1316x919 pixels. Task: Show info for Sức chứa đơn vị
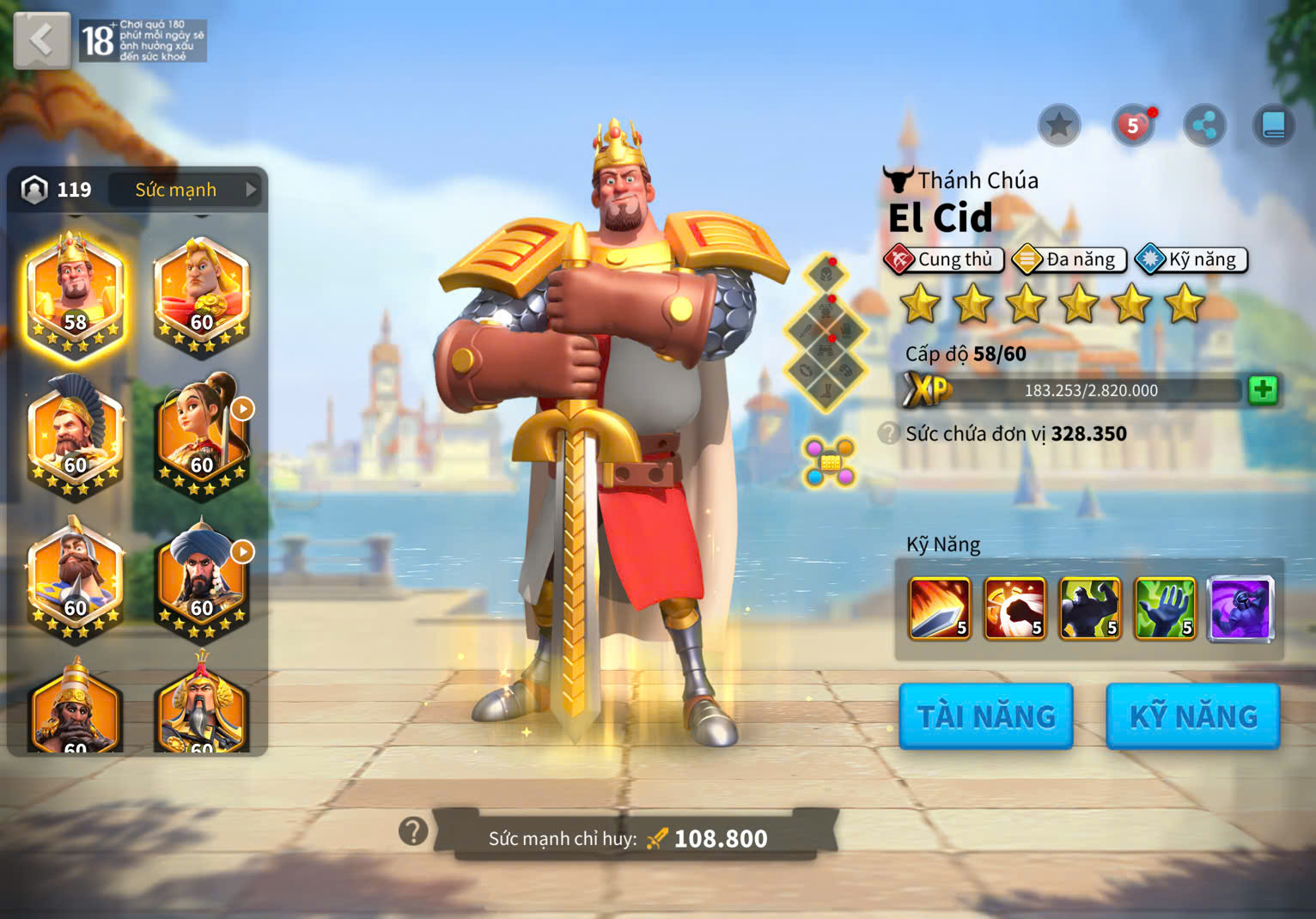pos(889,434)
